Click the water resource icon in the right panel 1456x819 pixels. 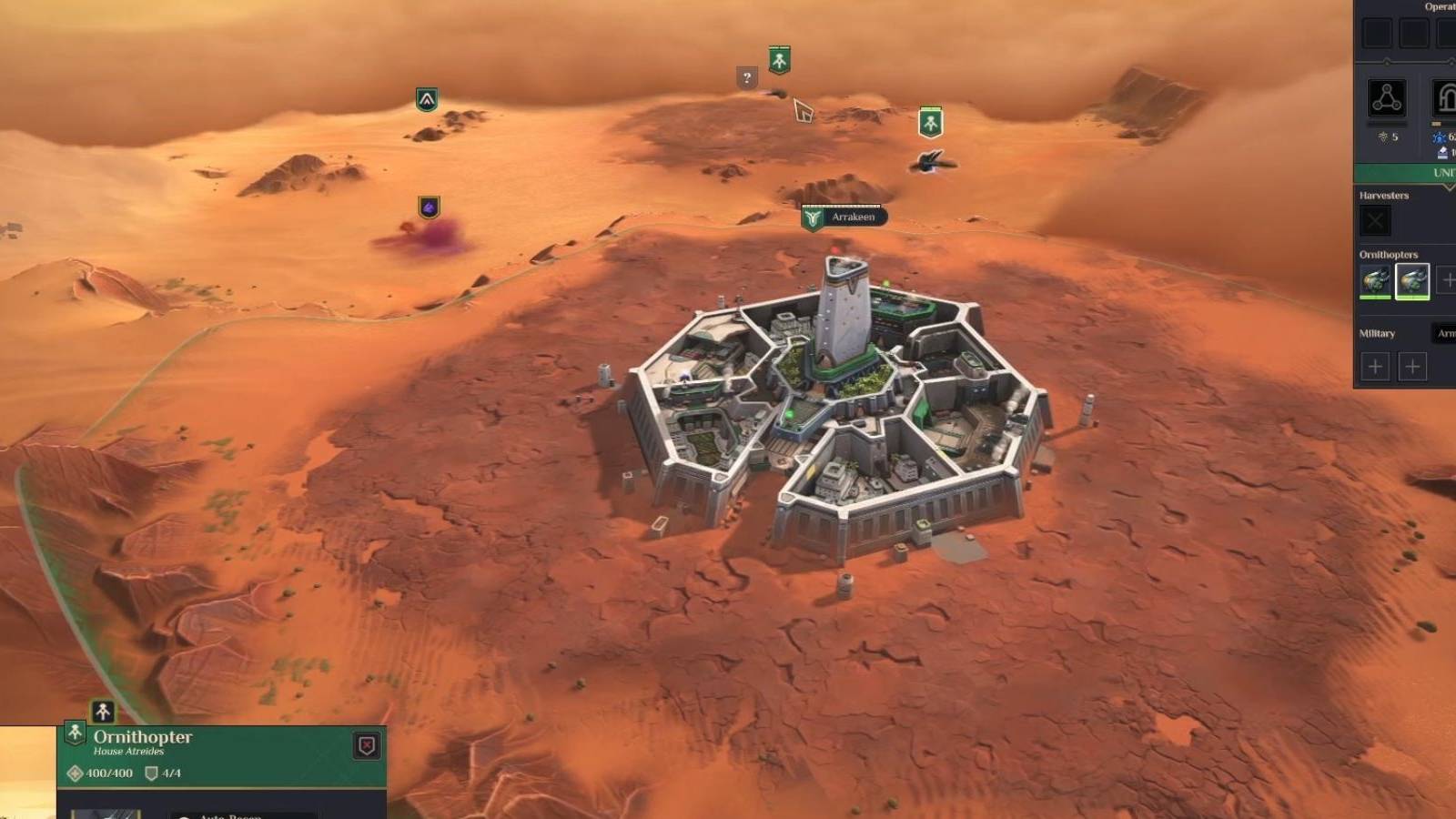tap(1441, 138)
